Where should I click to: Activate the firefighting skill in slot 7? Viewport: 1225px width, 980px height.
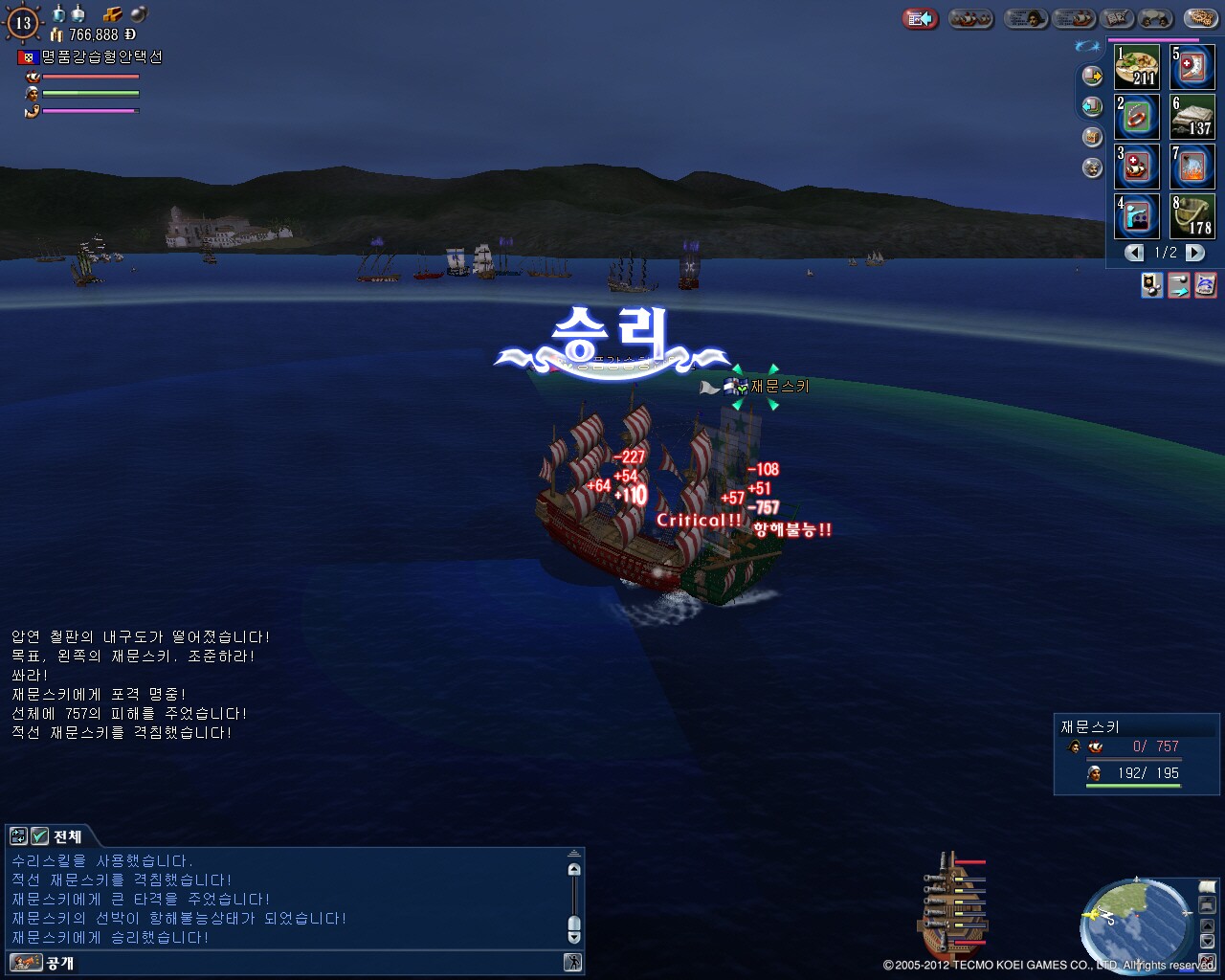[x=1192, y=167]
